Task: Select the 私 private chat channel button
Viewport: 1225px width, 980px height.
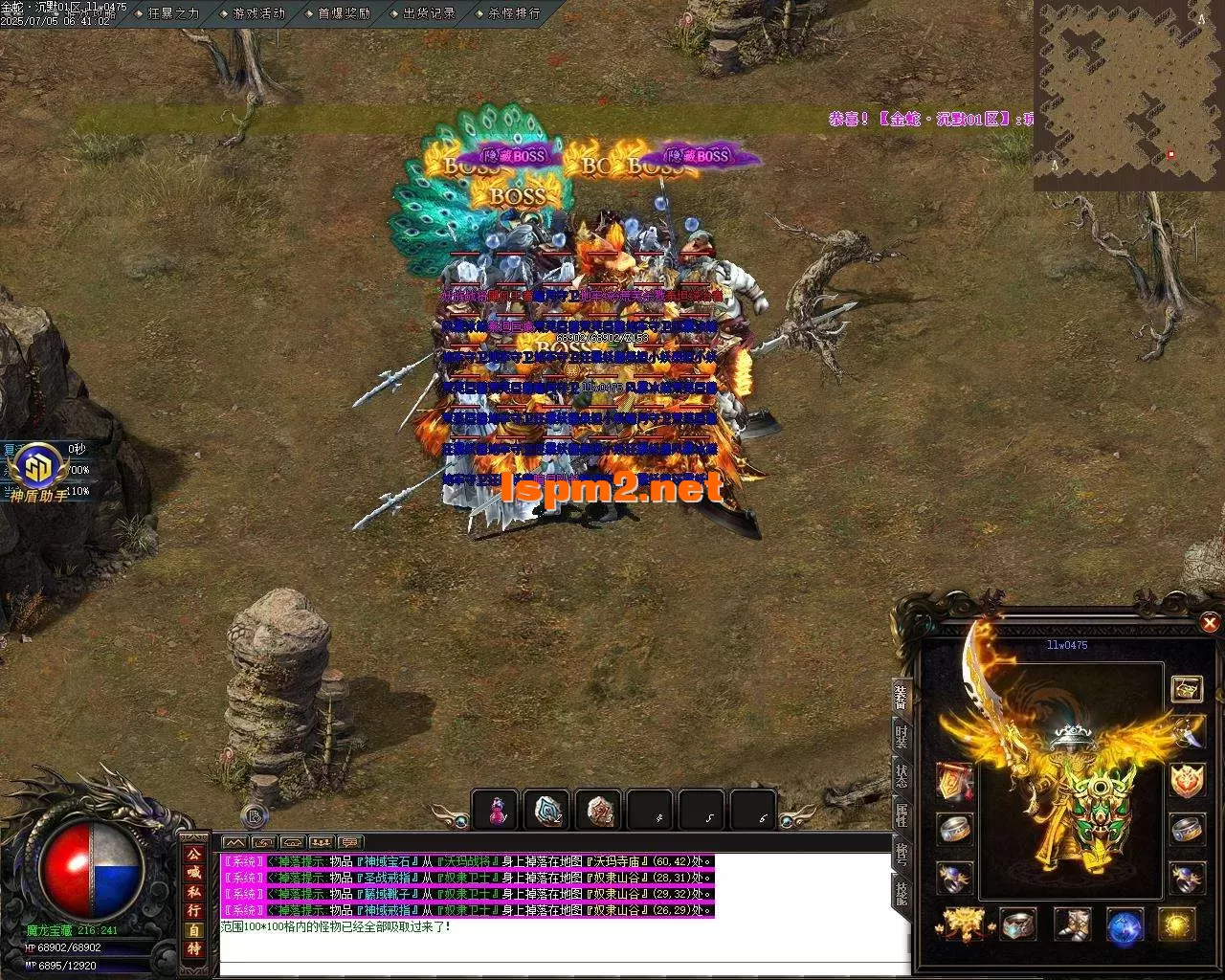Action: point(194,891)
